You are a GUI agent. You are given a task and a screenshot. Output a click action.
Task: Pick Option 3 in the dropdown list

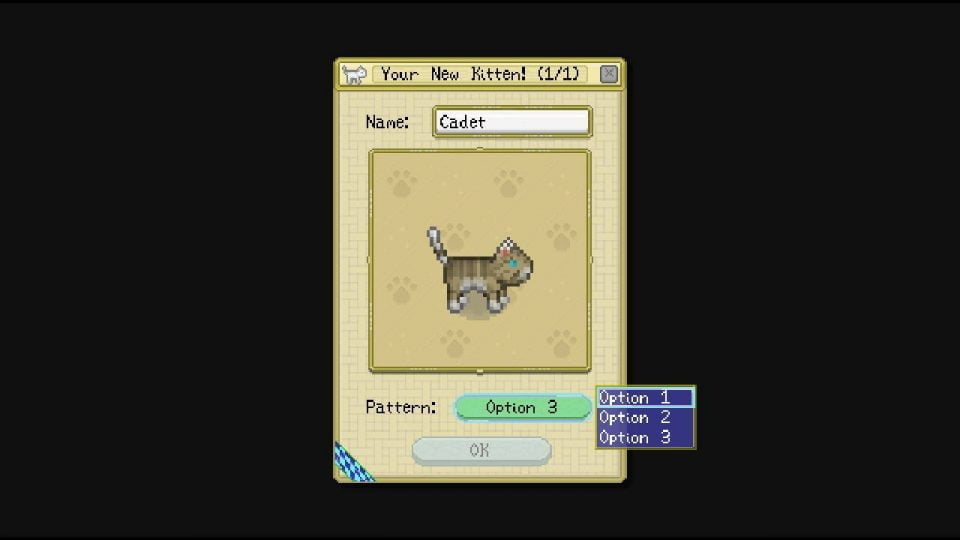[x=645, y=438]
